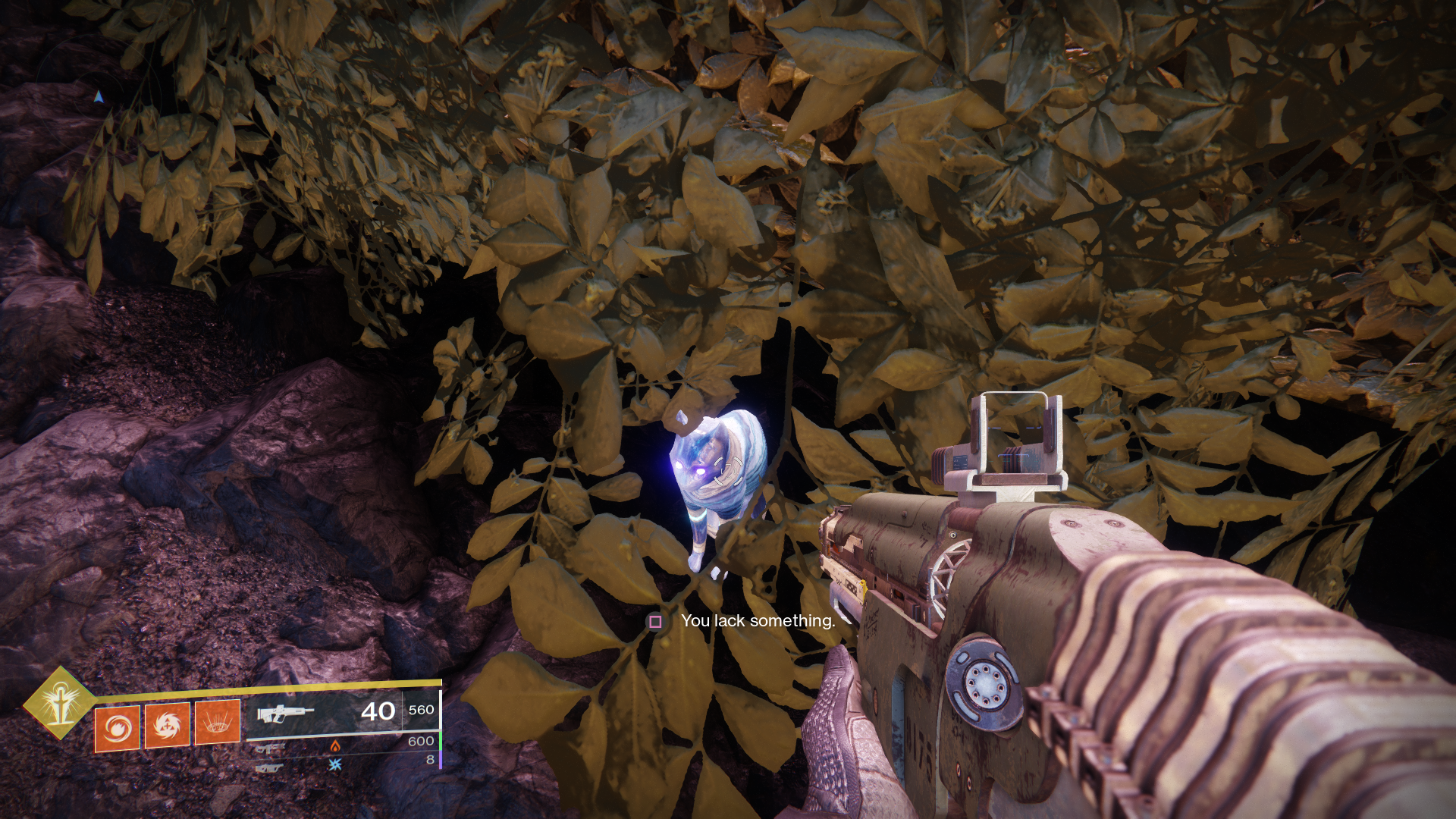Click the magazine ammo counter showing 40

[378, 711]
